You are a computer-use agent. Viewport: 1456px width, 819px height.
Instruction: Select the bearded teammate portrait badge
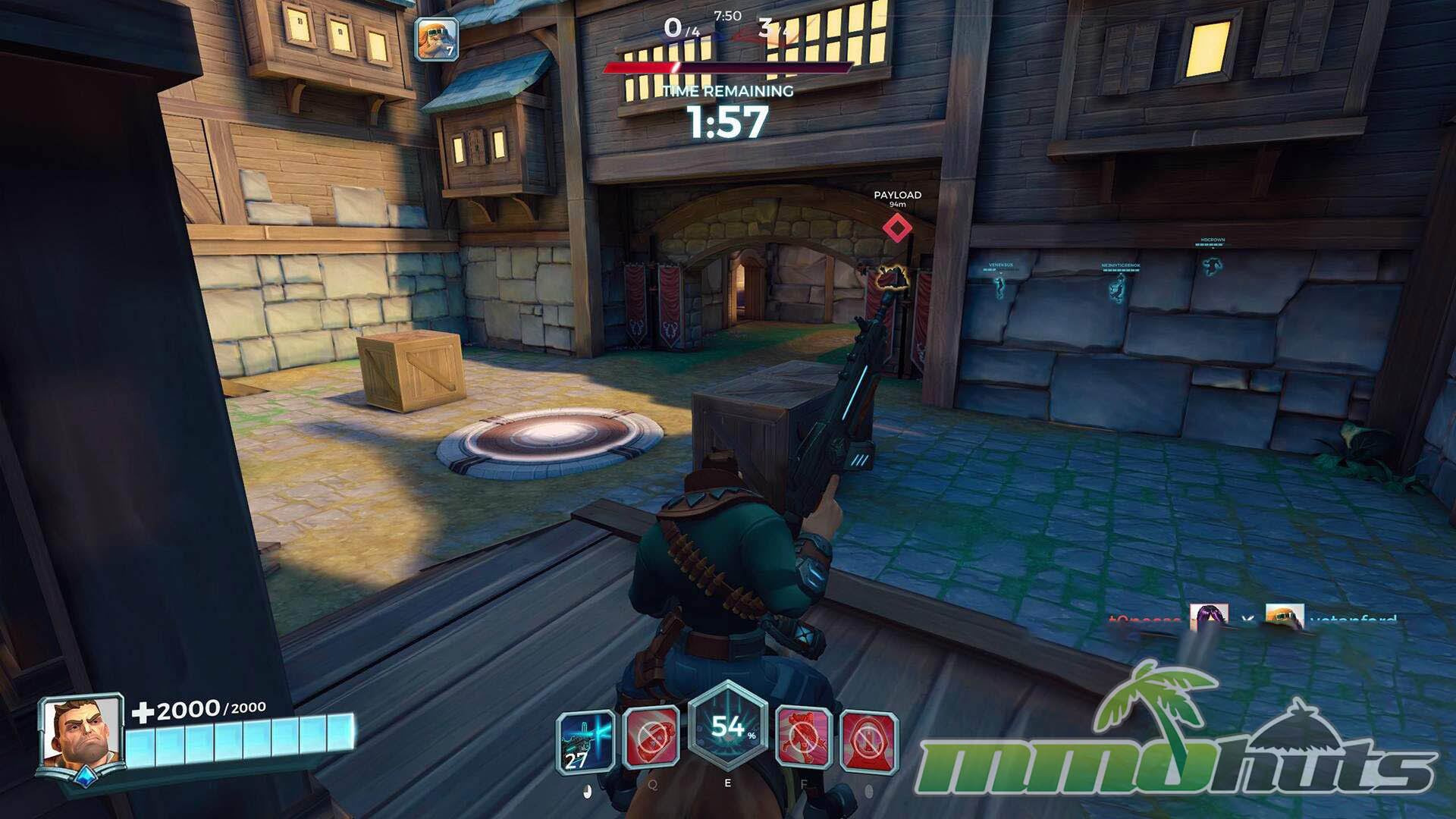click(x=437, y=39)
